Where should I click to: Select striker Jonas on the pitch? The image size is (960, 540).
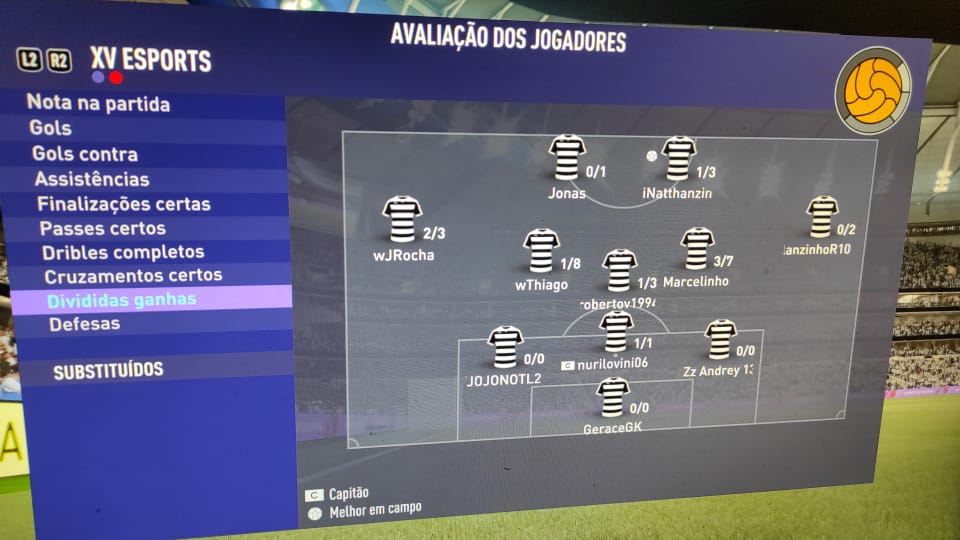coord(567,158)
